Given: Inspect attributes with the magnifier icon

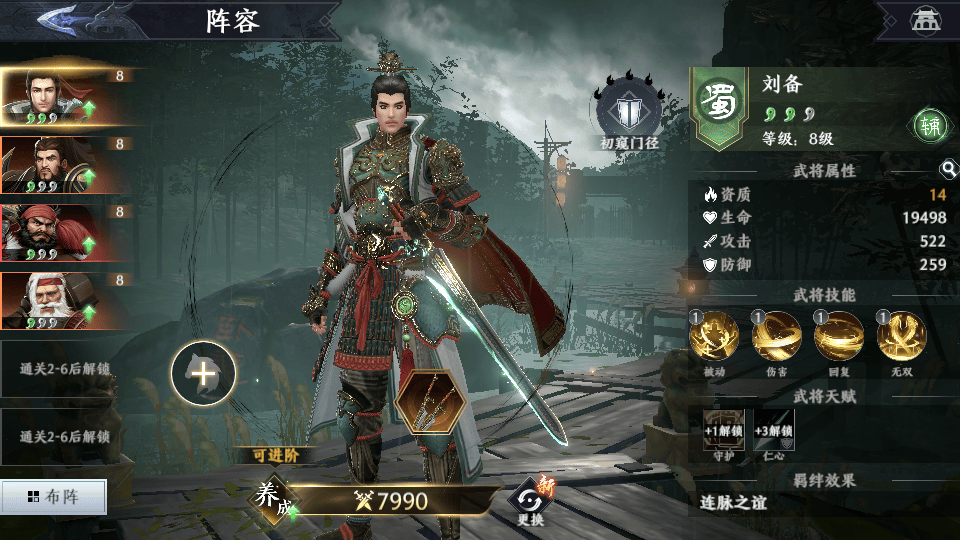Looking at the screenshot, I should tap(947, 170).
